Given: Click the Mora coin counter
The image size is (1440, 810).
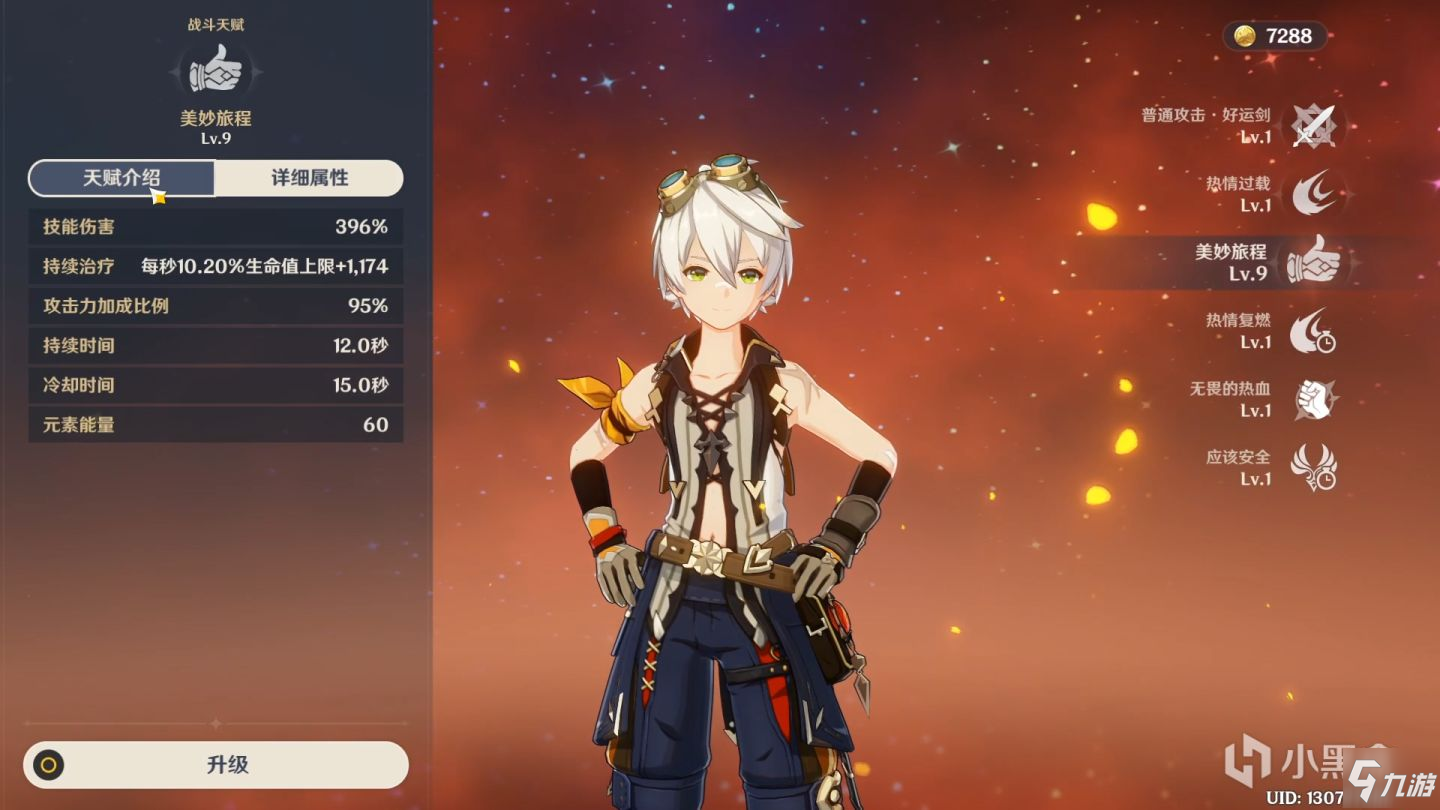Looking at the screenshot, I should pyautogui.click(x=1274, y=37).
